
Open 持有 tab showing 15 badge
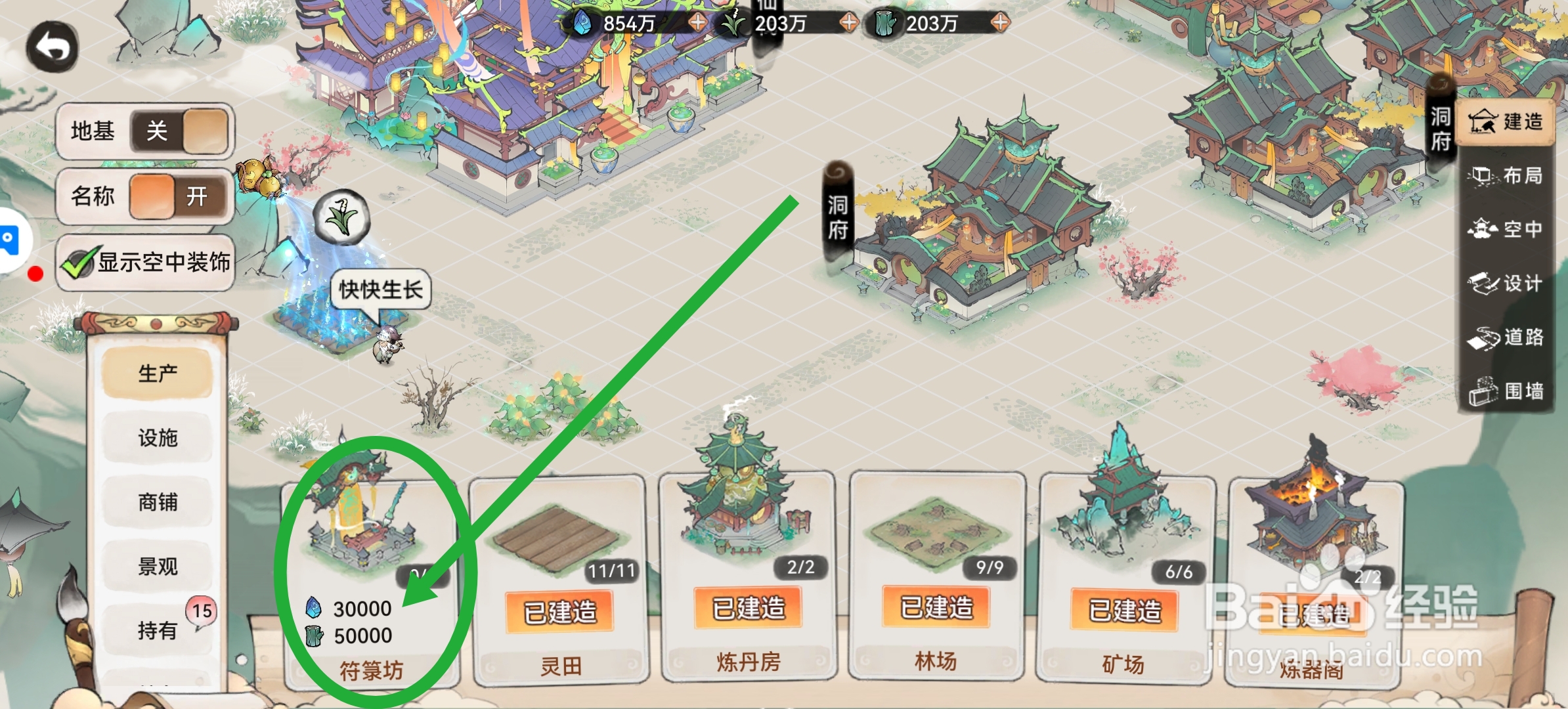pyautogui.click(x=158, y=629)
